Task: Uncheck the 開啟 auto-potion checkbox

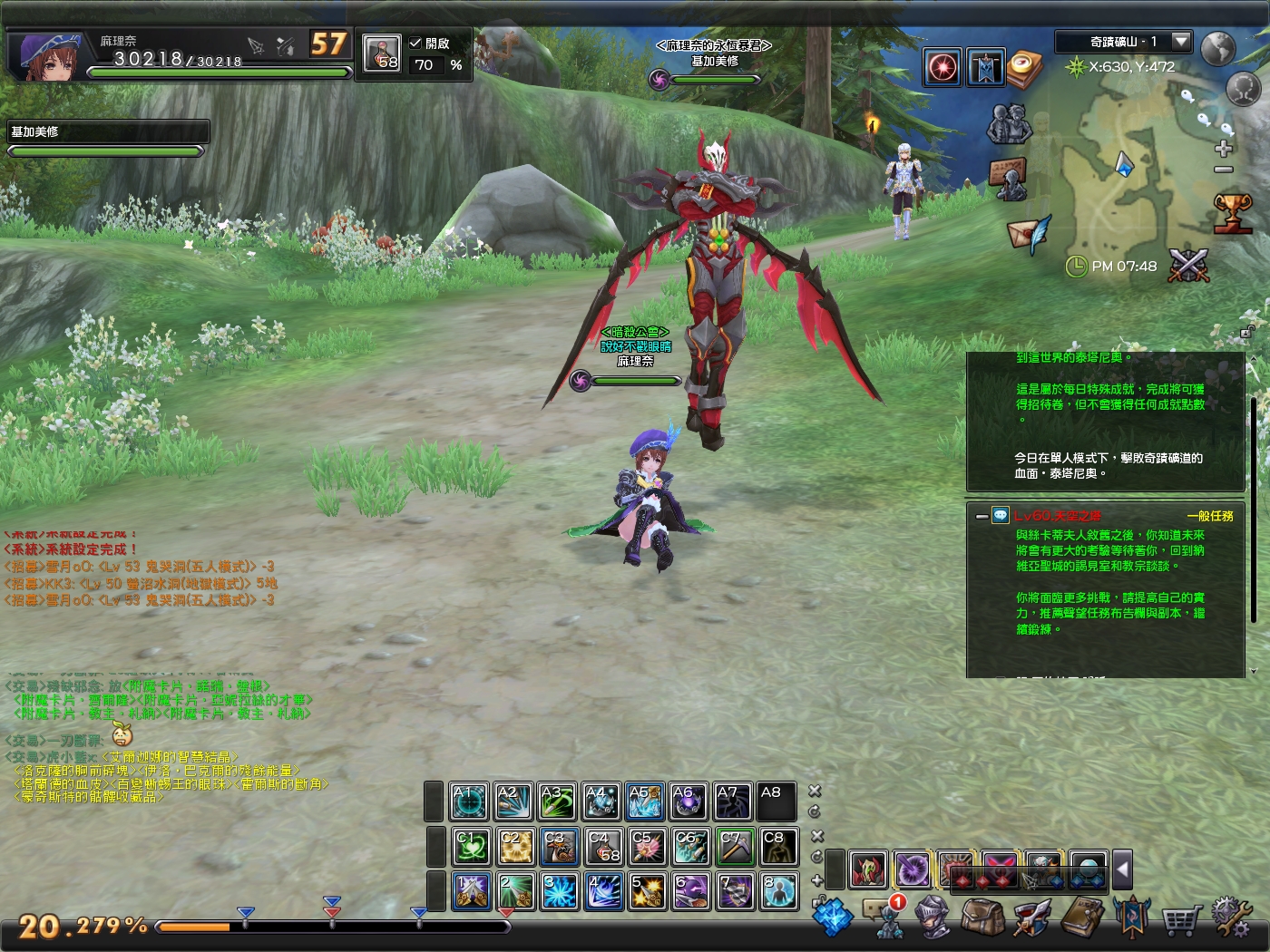Action: (x=415, y=43)
